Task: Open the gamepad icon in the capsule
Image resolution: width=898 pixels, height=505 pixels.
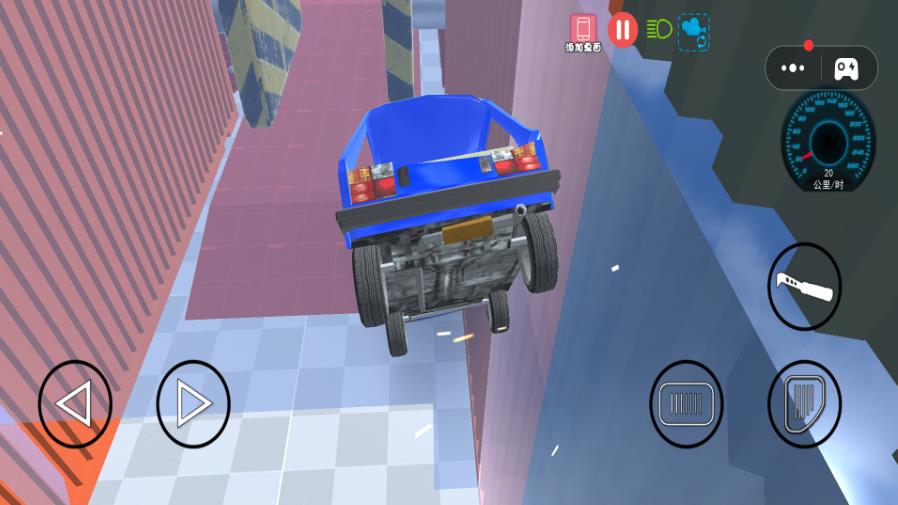Action: click(x=846, y=68)
